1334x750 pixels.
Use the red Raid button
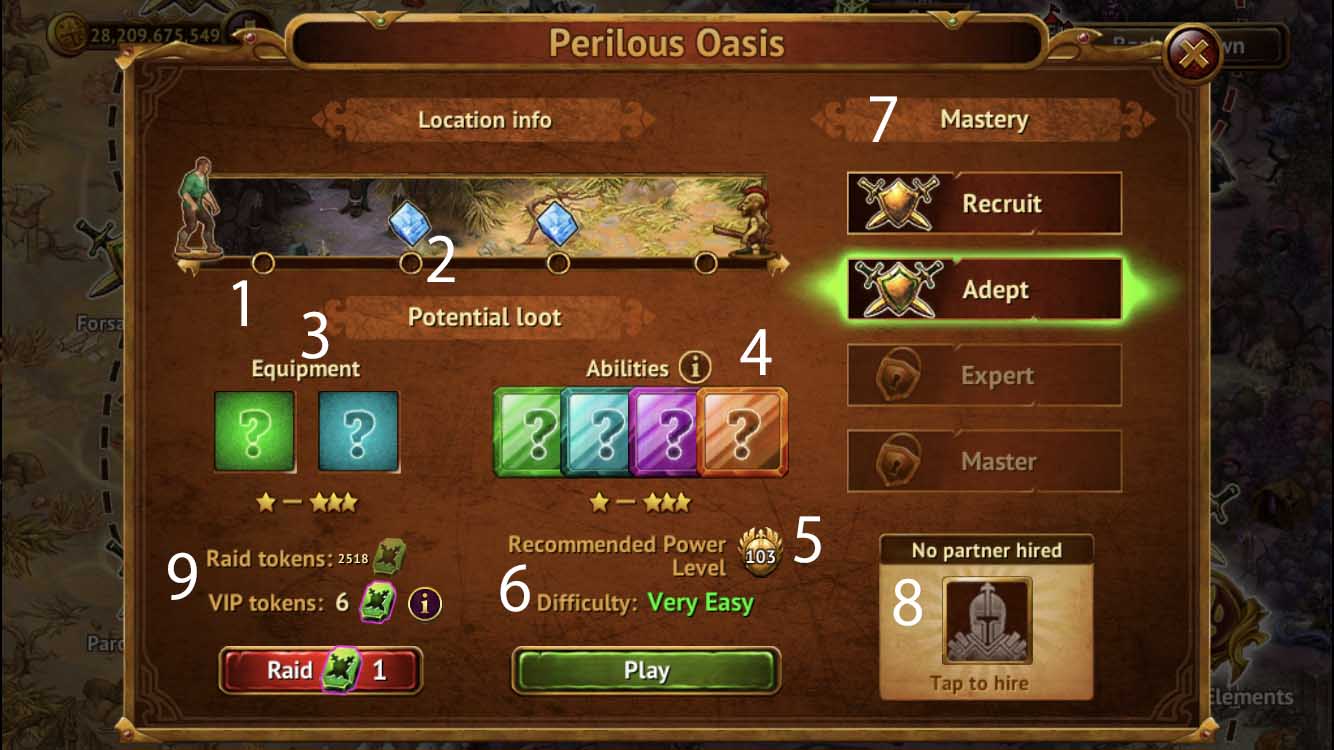click(321, 670)
